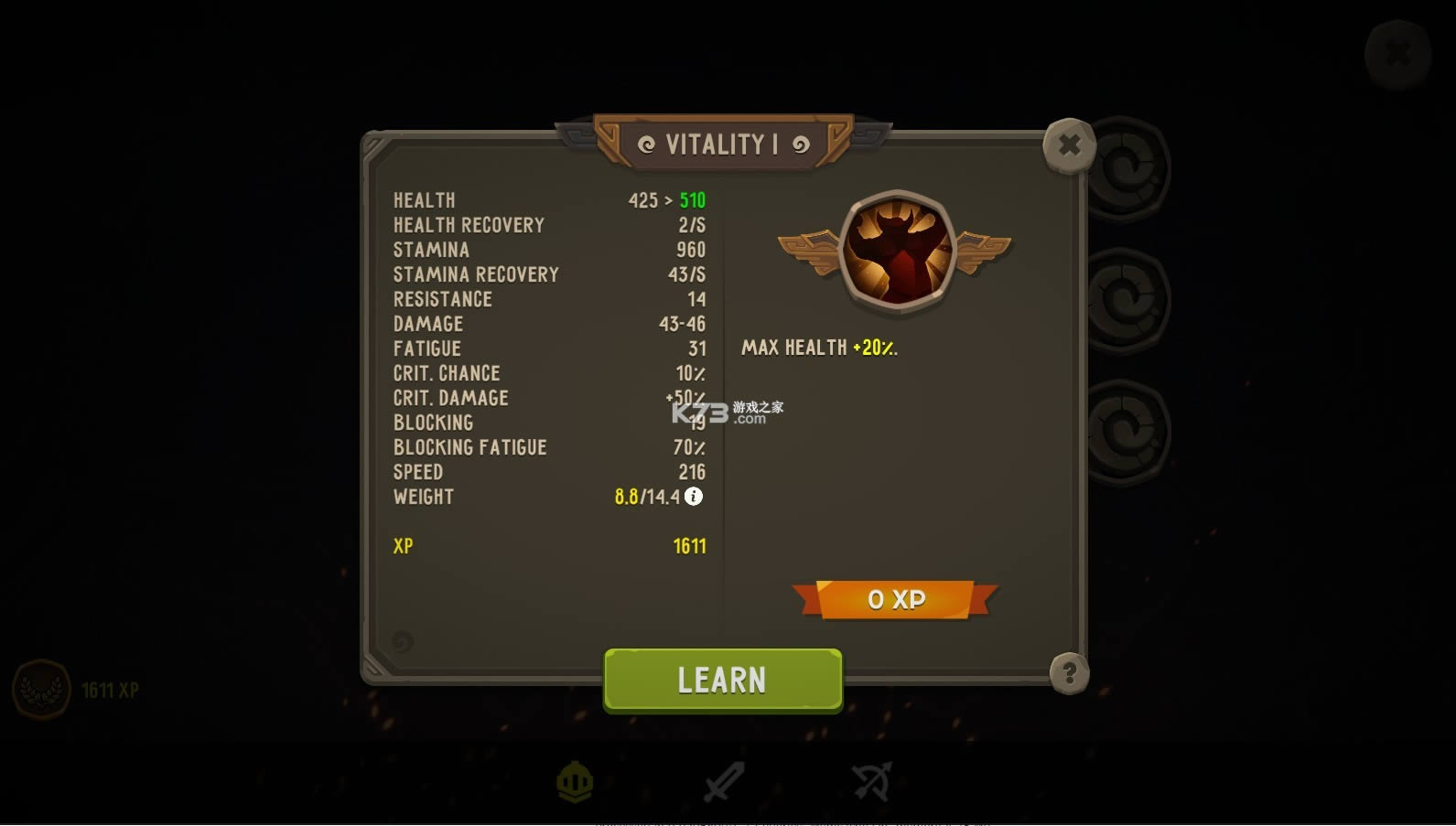
Task: Click the MAX HEALTH +20% description text
Action: click(819, 347)
